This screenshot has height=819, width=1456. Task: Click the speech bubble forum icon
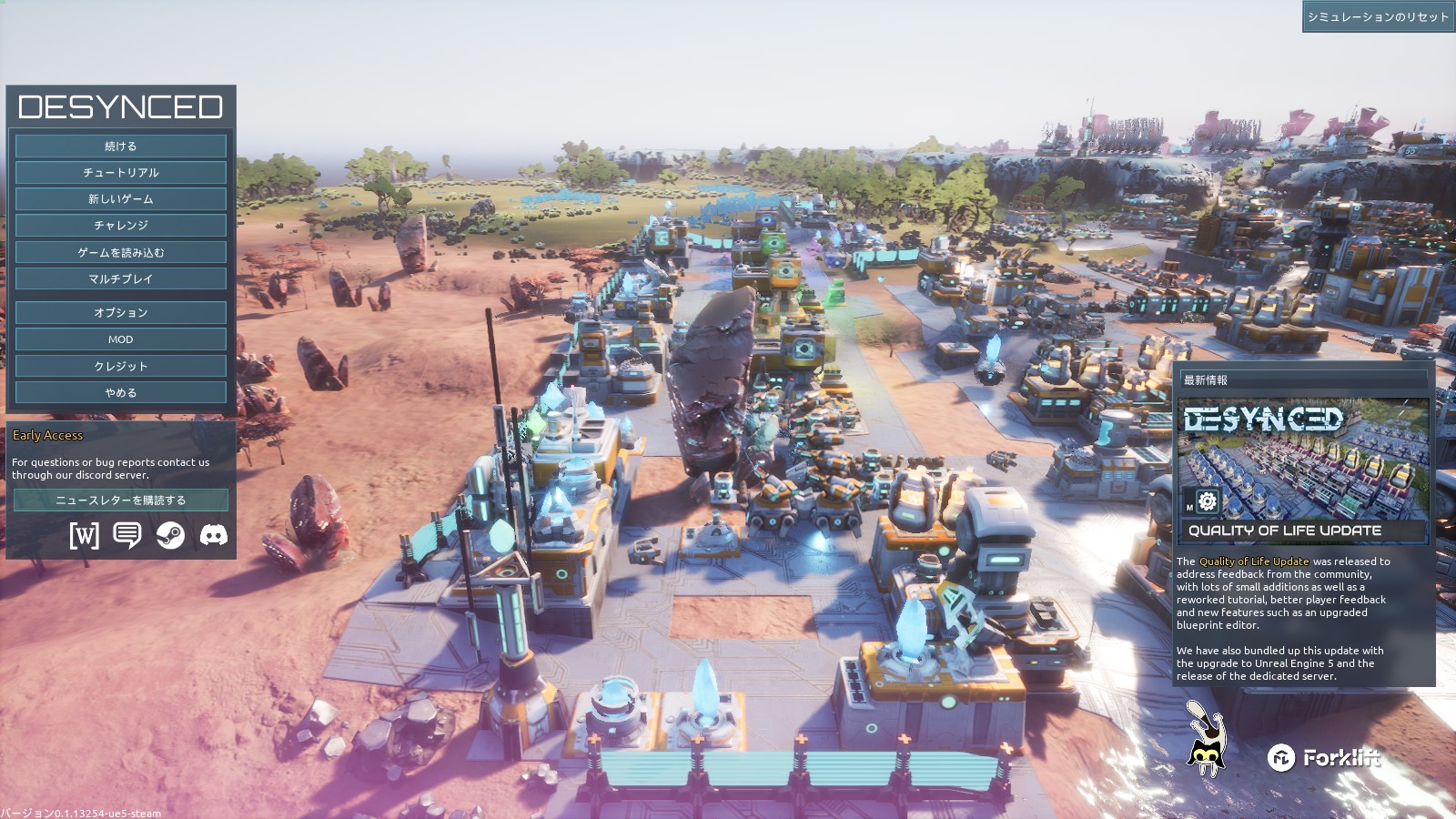[127, 535]
